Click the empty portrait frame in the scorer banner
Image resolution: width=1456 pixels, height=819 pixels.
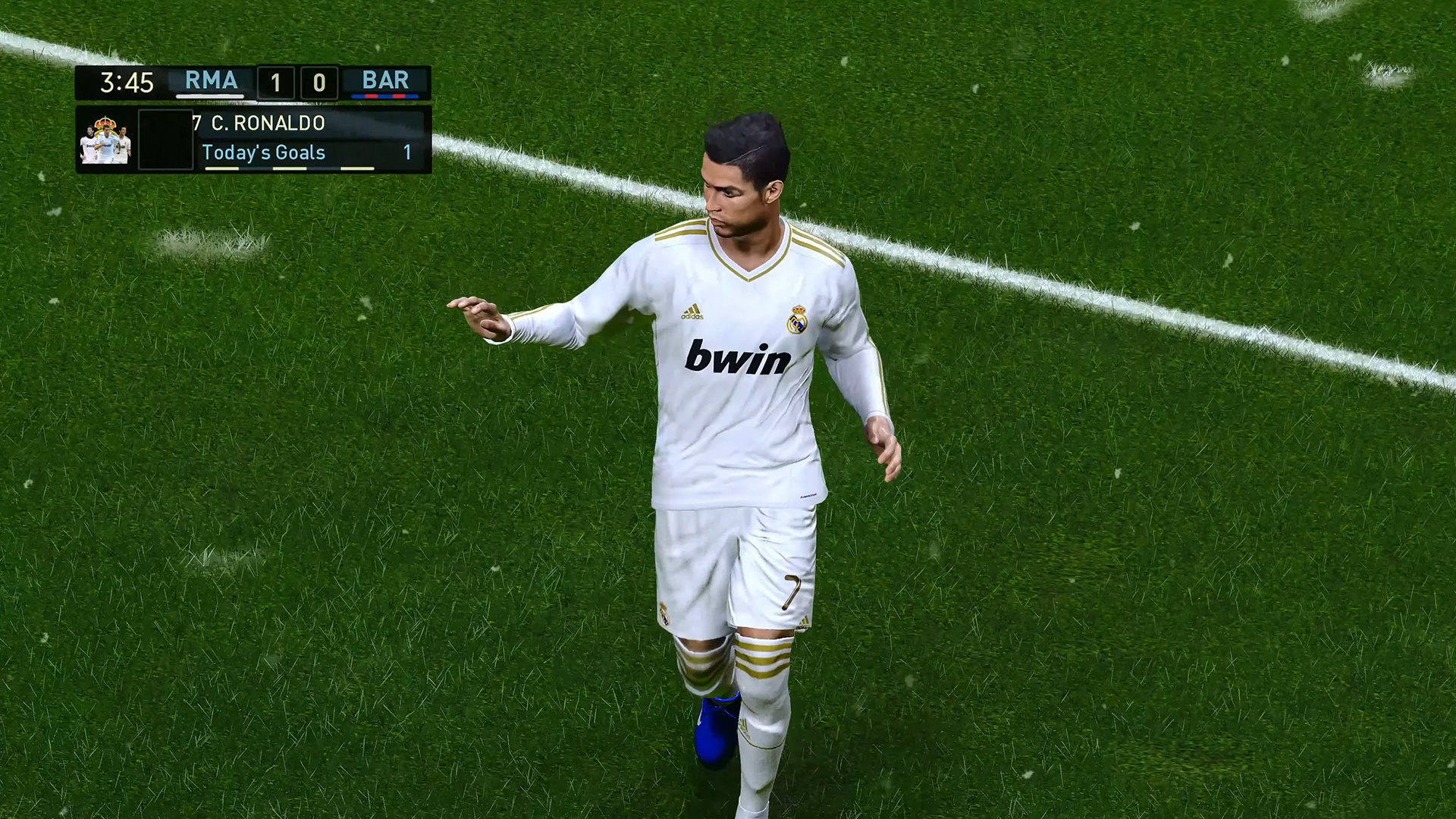click(166, 138)
